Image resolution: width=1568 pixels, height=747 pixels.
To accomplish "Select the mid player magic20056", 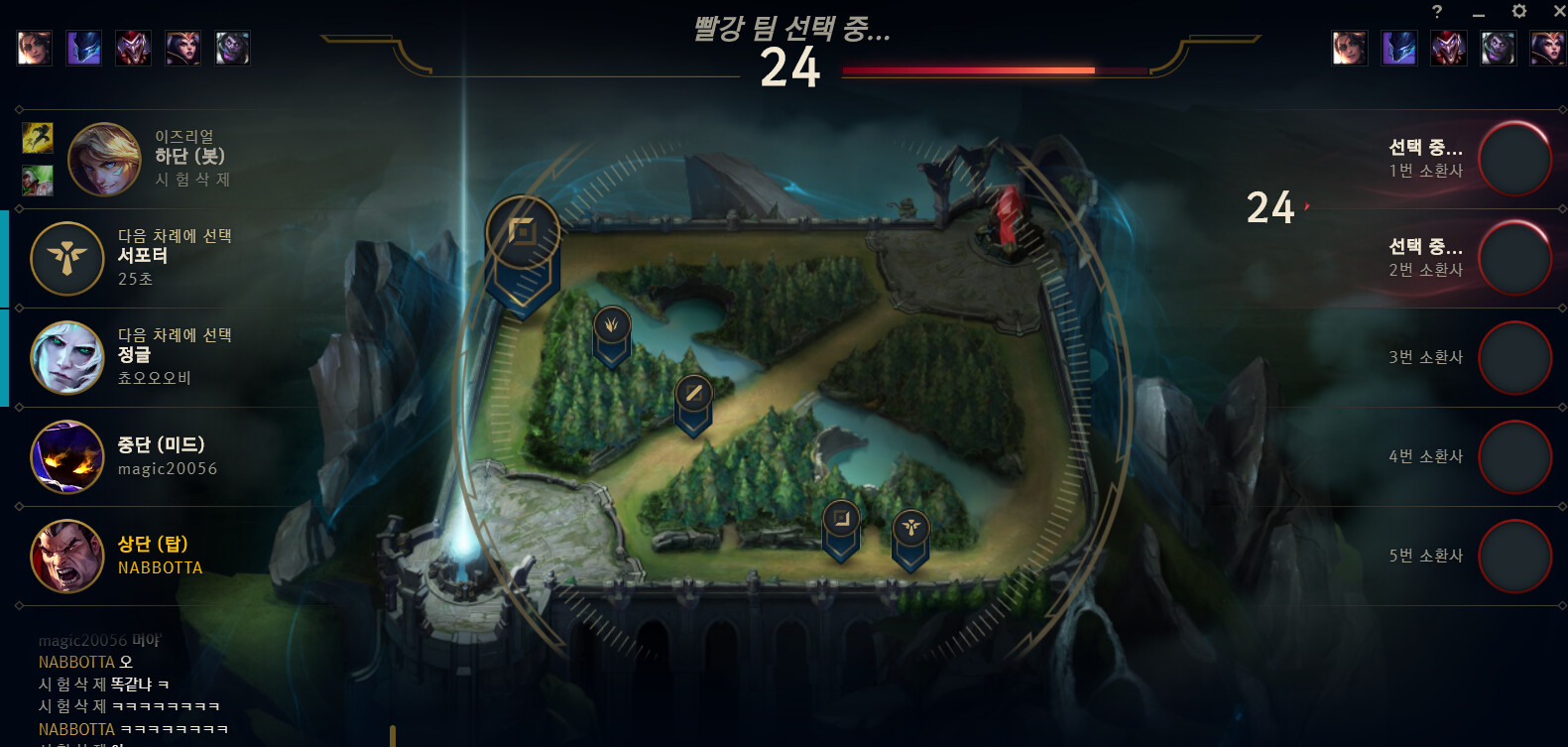I will click(x=169, y=456).
